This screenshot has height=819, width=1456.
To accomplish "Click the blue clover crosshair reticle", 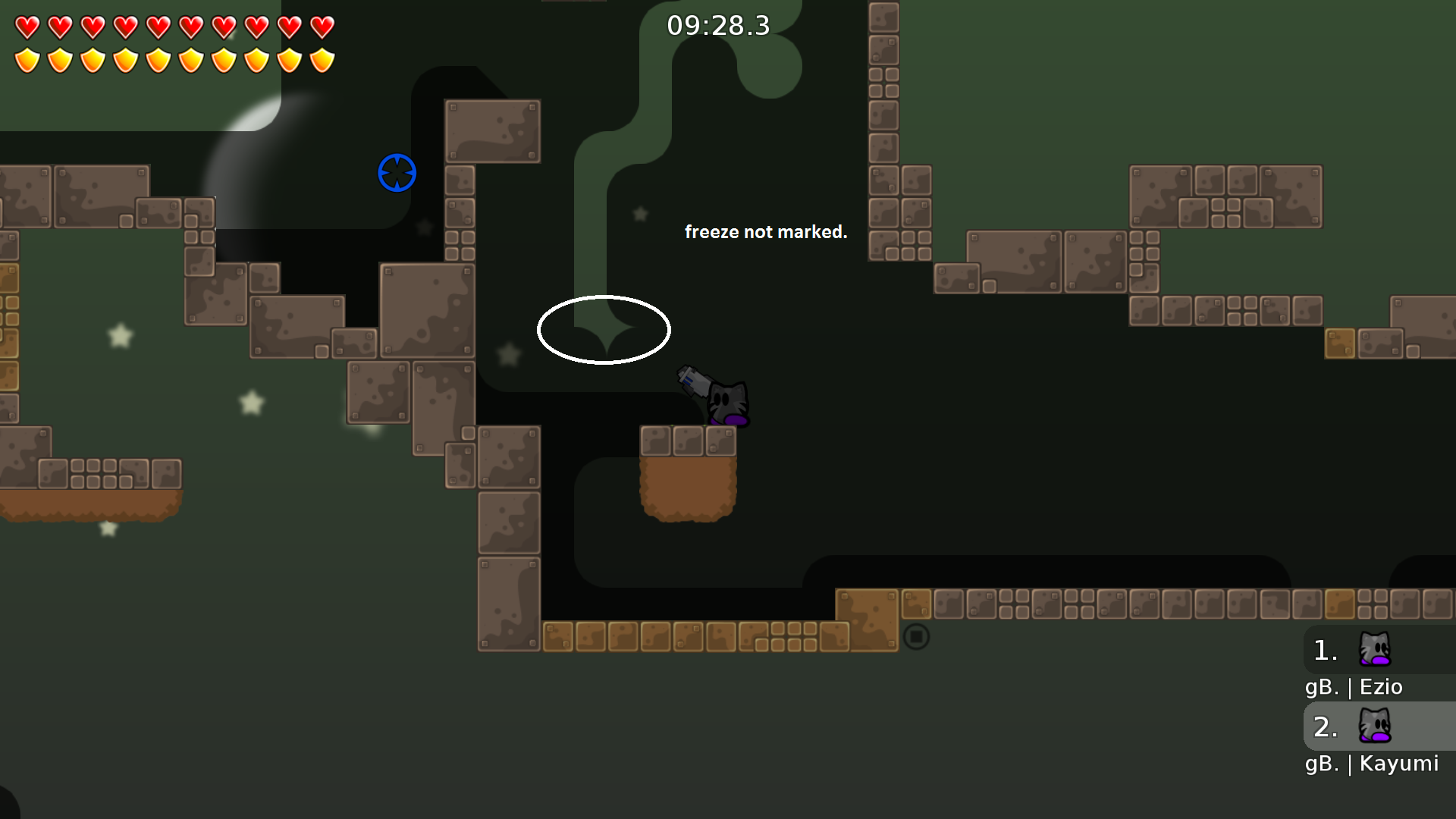I will 397,173.
